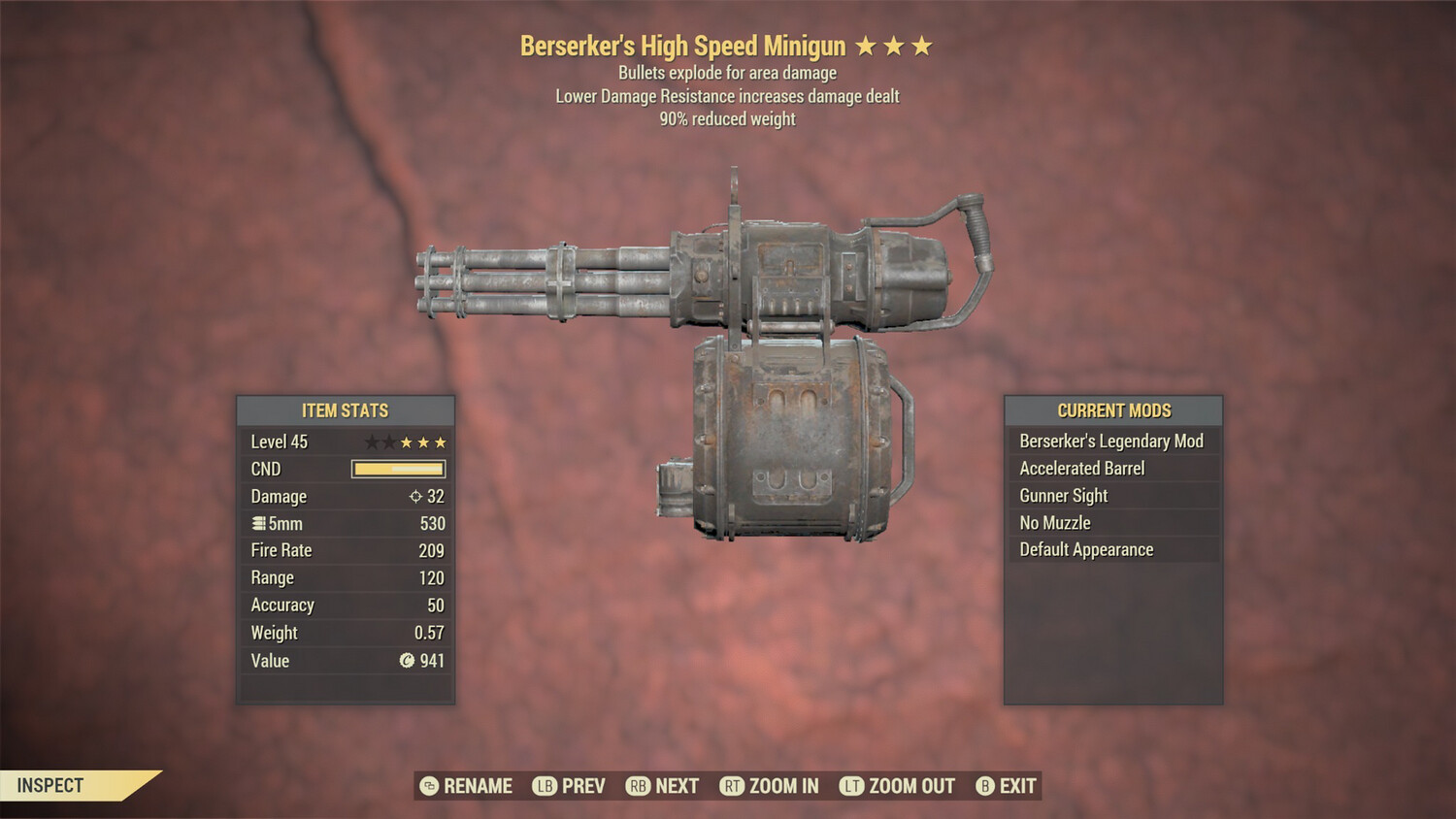Viewport: 1456px width, 819px height.
Task: Click the LB button glyph beside PREV
Action: tap(546, 786)
